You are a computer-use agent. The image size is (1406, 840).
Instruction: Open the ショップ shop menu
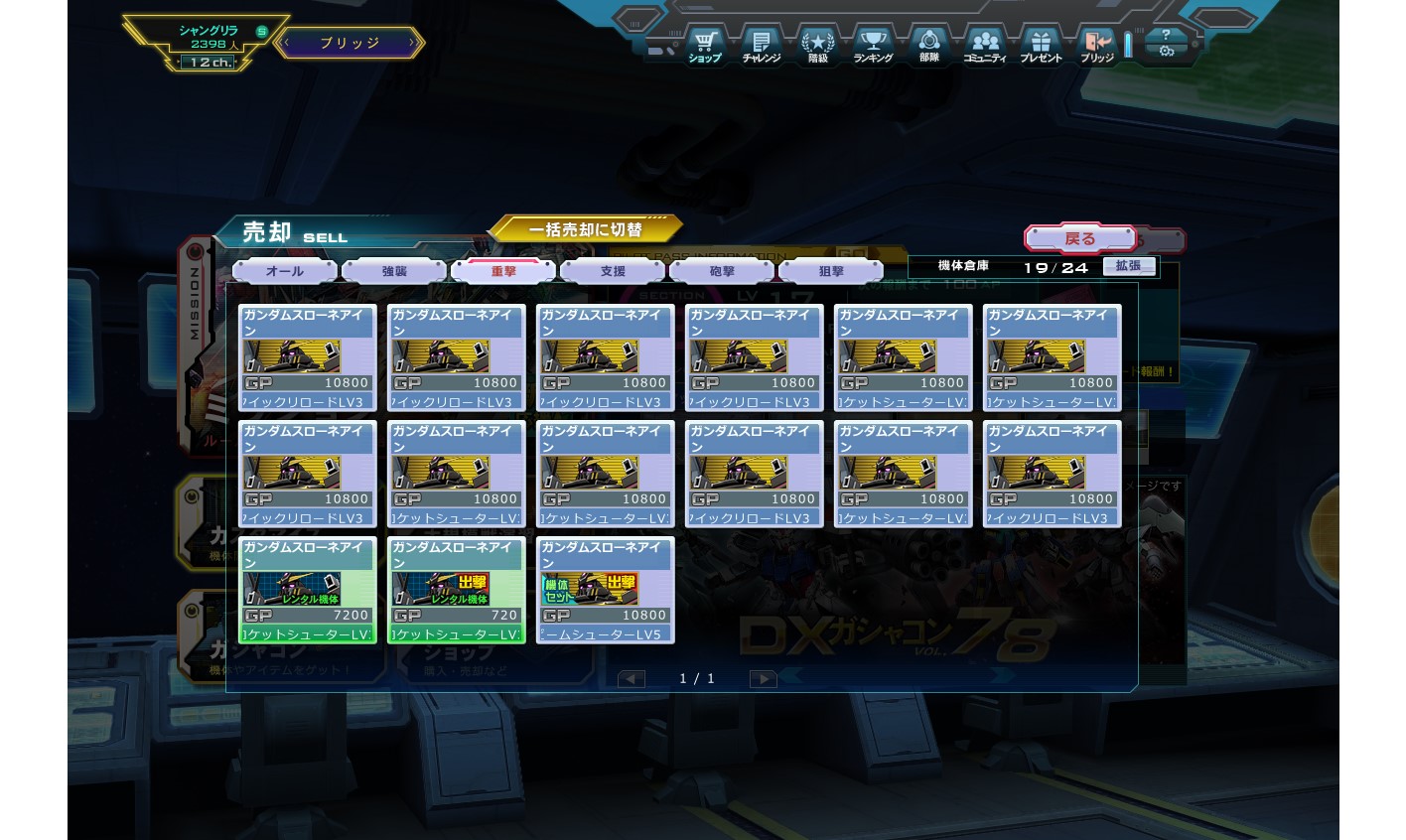(x=705, y=46)
